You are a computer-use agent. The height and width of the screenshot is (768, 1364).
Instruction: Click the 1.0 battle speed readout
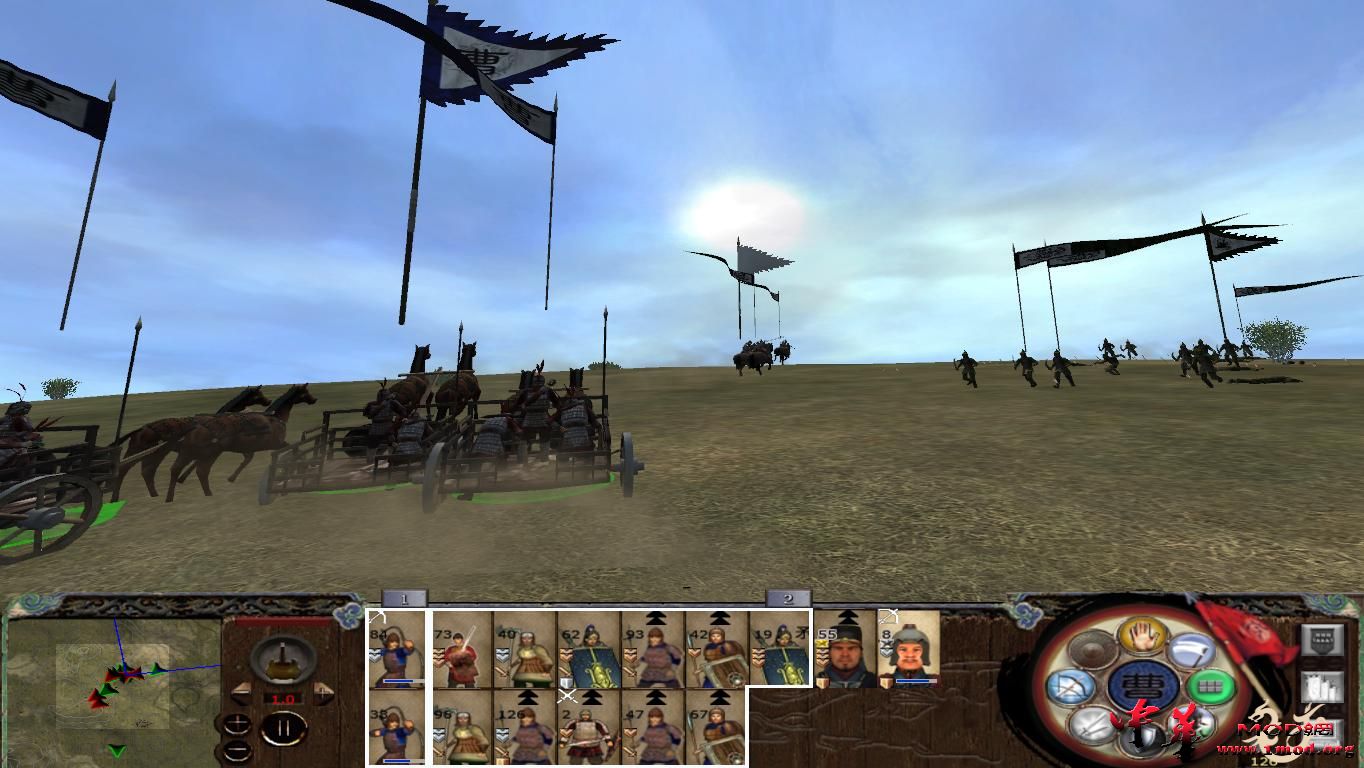283,698
